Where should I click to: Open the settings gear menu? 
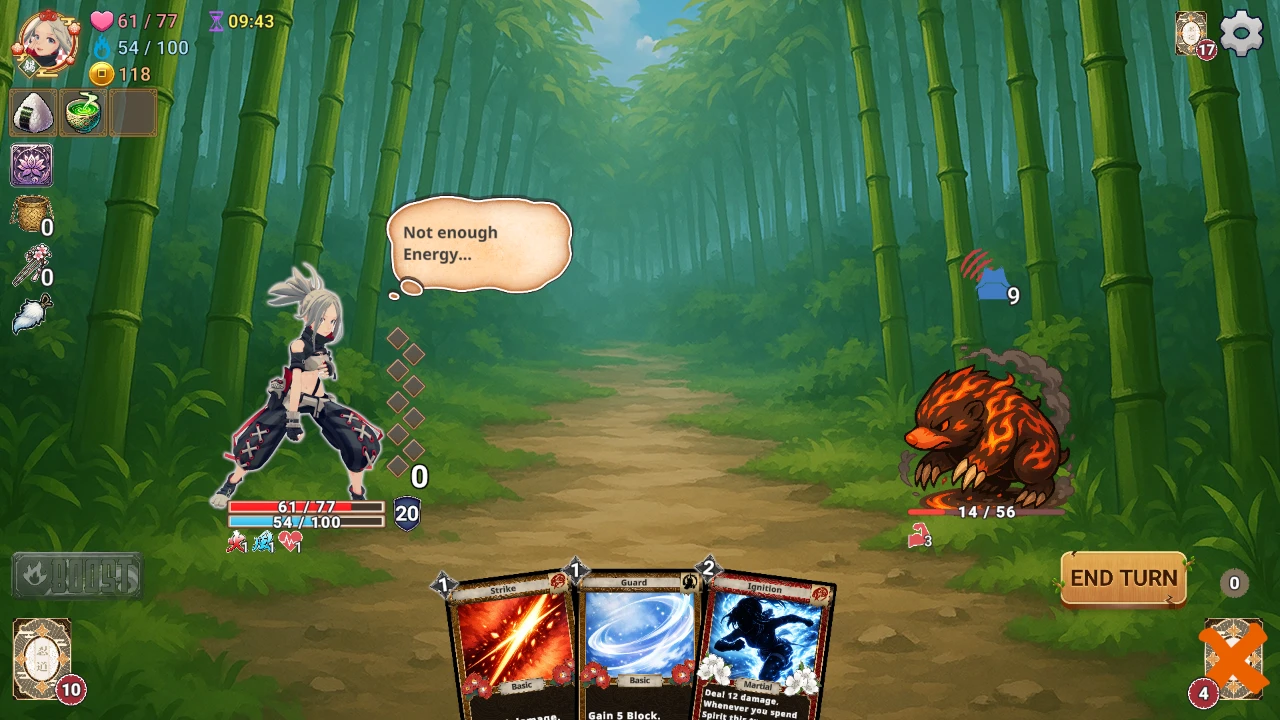click(1241, 34)
